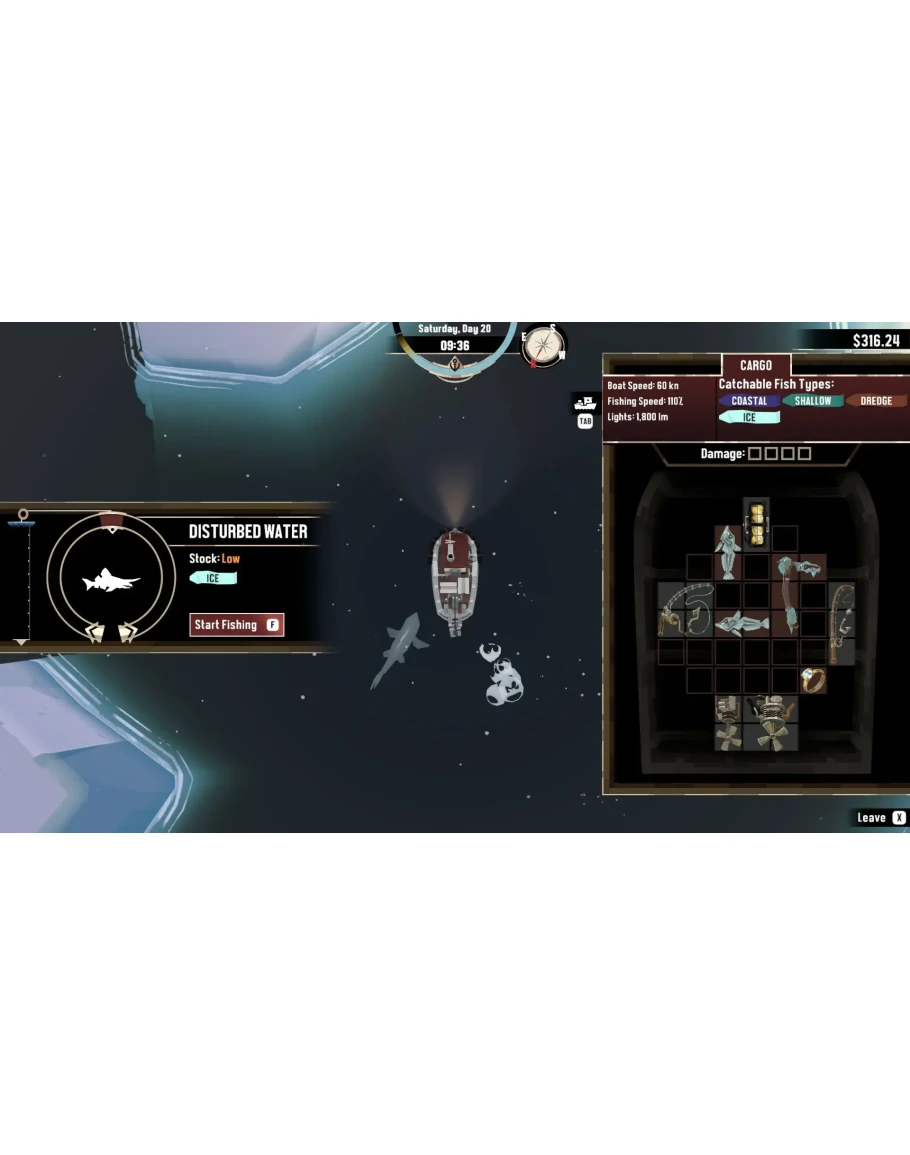Click the Start Fishing button
The height and width of the screenshot is (1155, 910).
tap(237, 625)
